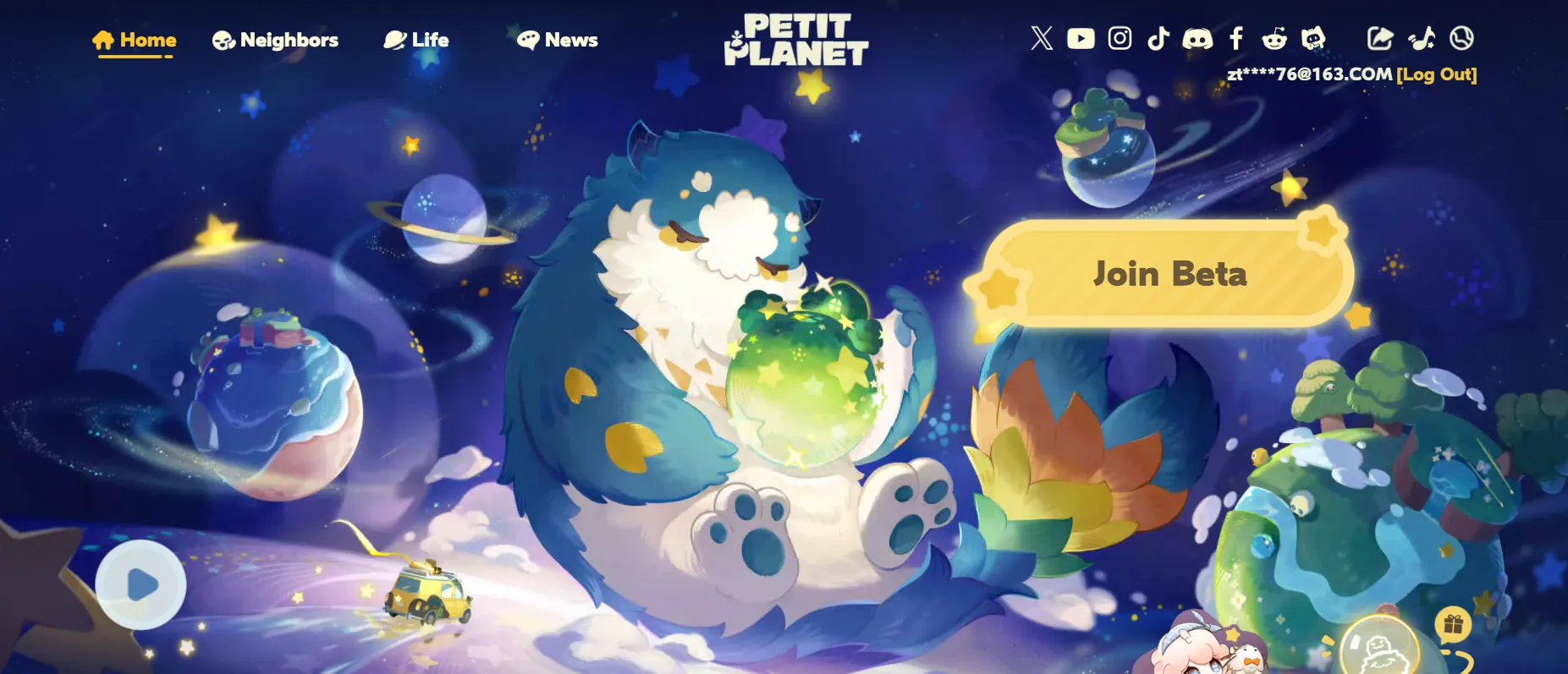Open the YouTube channel icon
Image resolution: width=1568 pixels, height=674 pixels.
point(1080,37)
